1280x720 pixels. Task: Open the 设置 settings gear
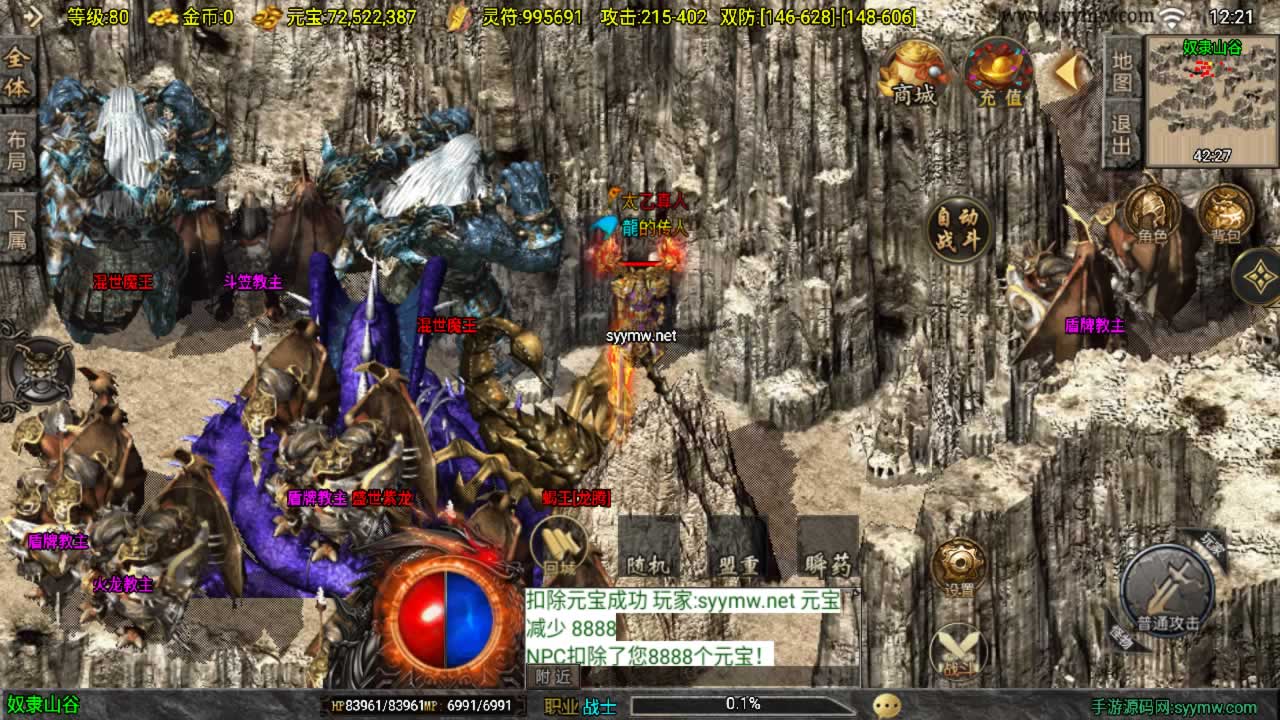(958, 568)
